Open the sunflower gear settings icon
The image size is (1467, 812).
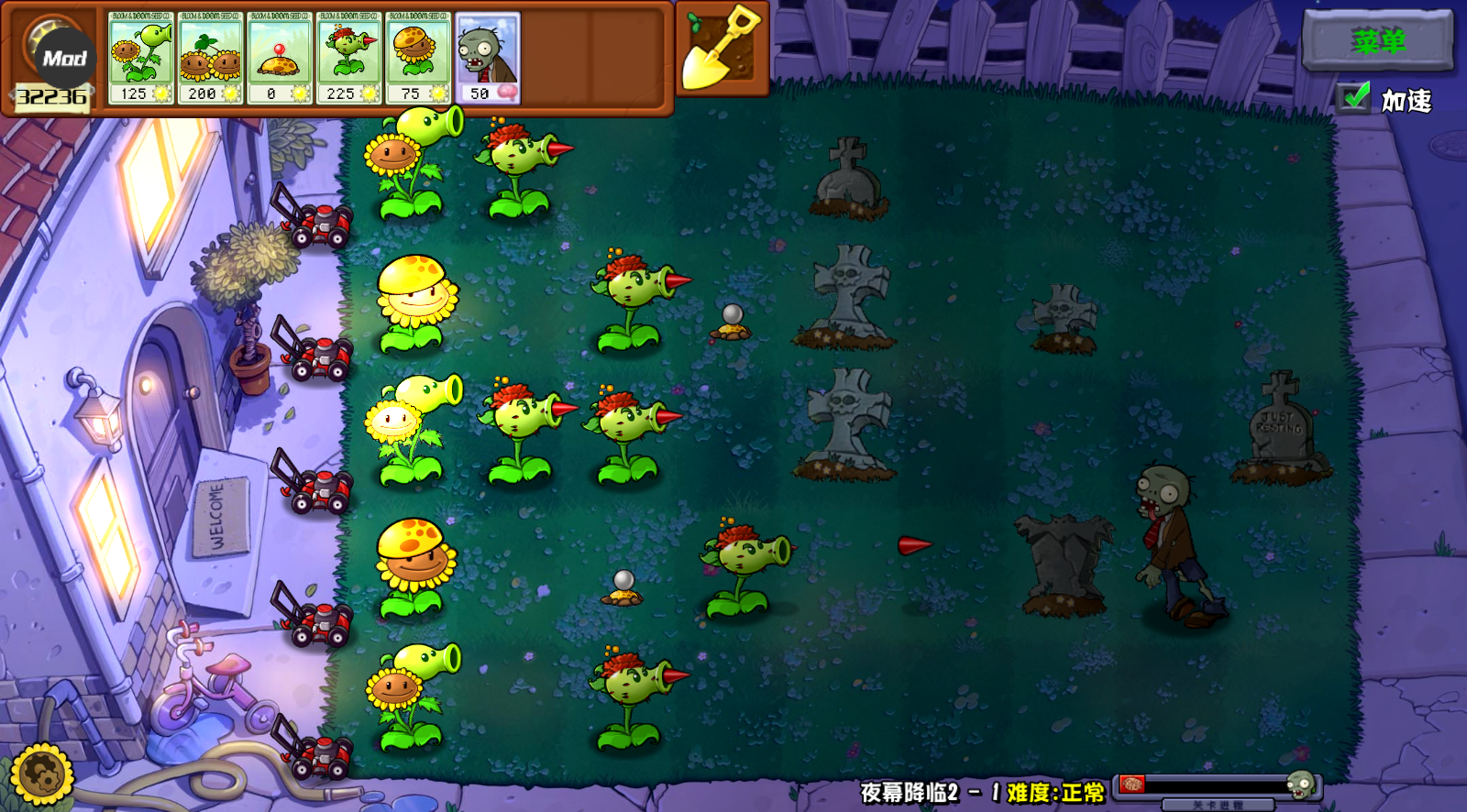(40, 775)
